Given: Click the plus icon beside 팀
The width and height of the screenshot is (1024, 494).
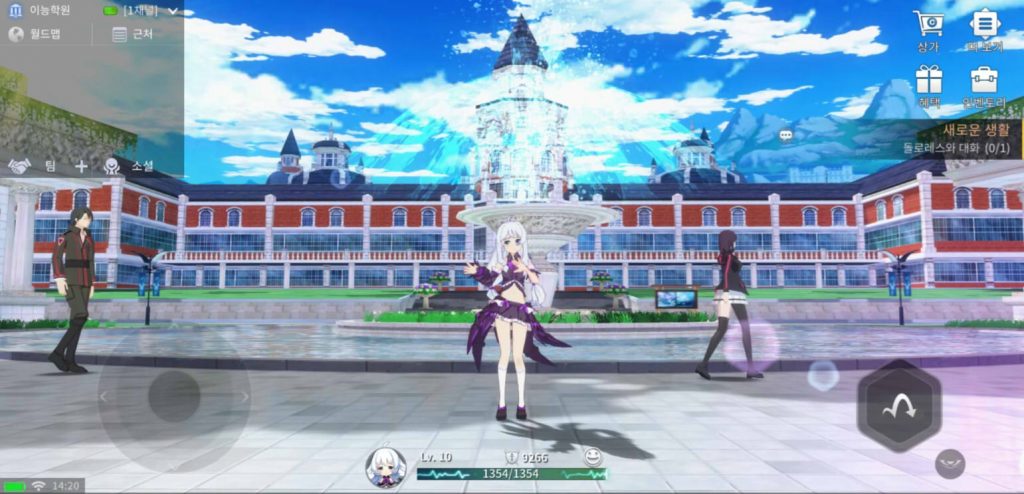Looking at the screenshot, I should (81, 166).
